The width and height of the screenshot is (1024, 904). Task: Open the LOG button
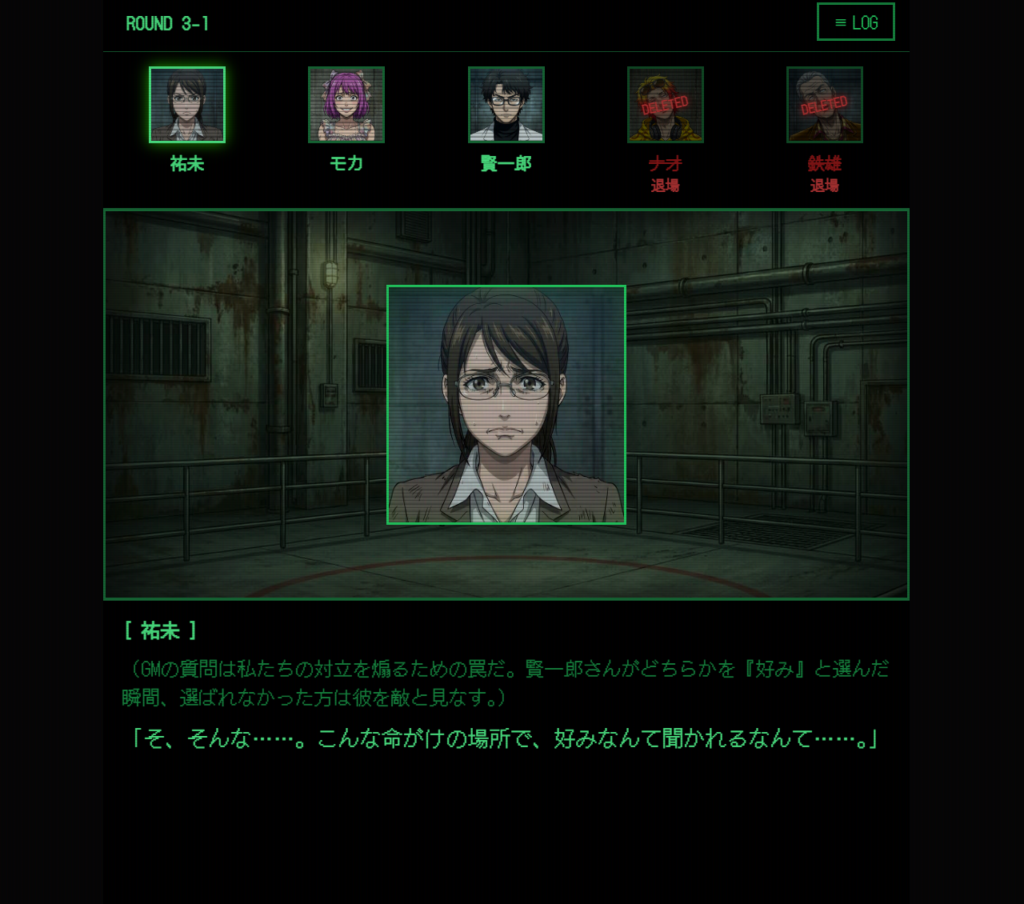[x=855, y=22]
